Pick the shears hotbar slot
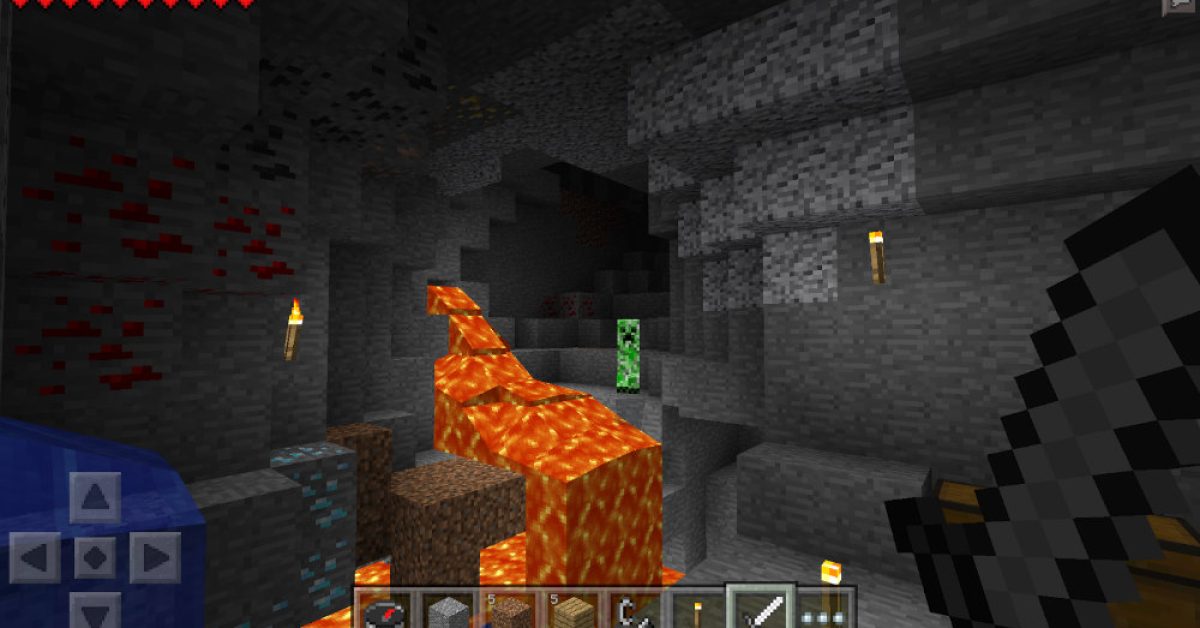This screenshot has height=628, width=1200. 636,611
